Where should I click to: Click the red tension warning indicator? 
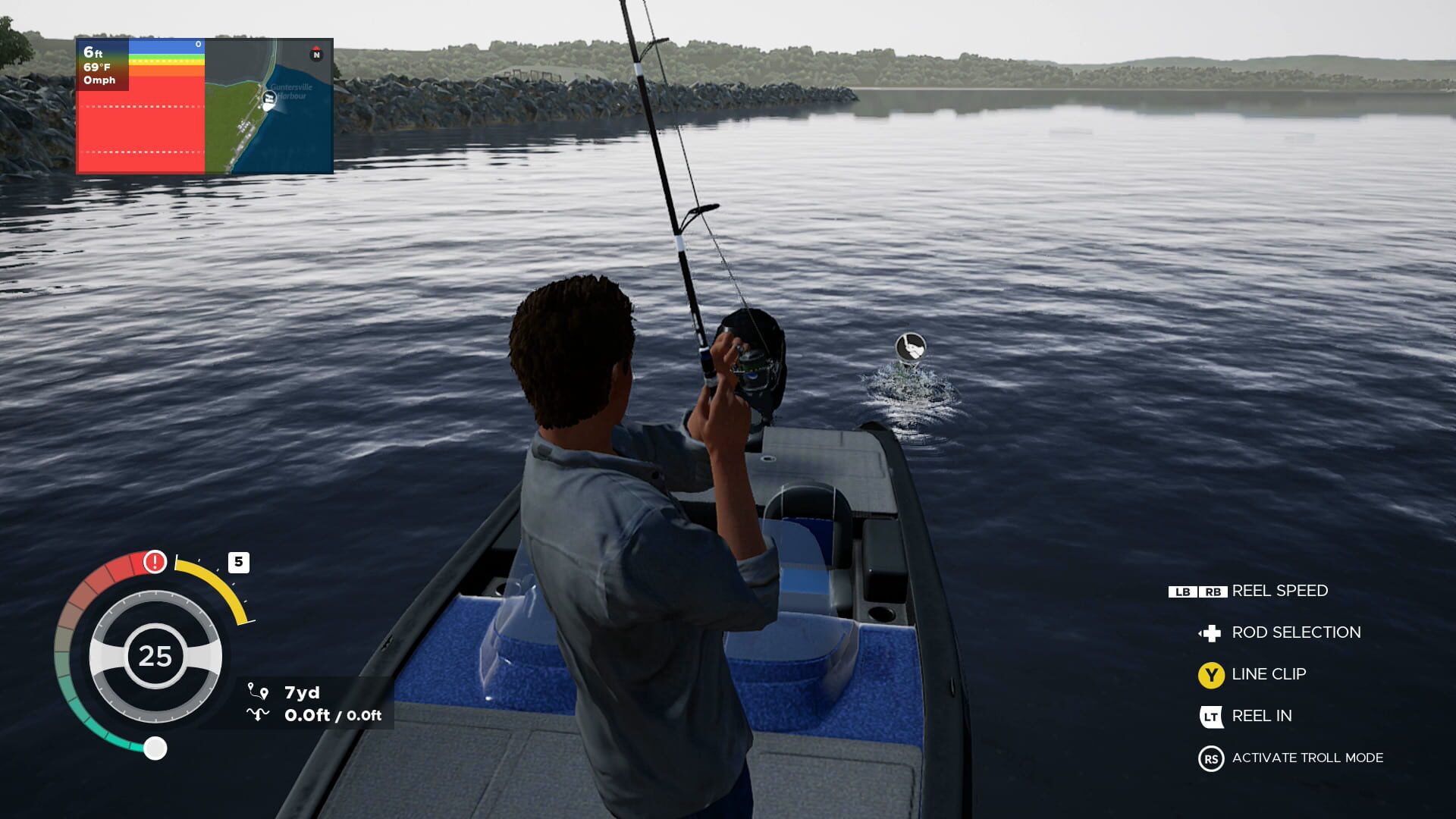tap(155, 561)
